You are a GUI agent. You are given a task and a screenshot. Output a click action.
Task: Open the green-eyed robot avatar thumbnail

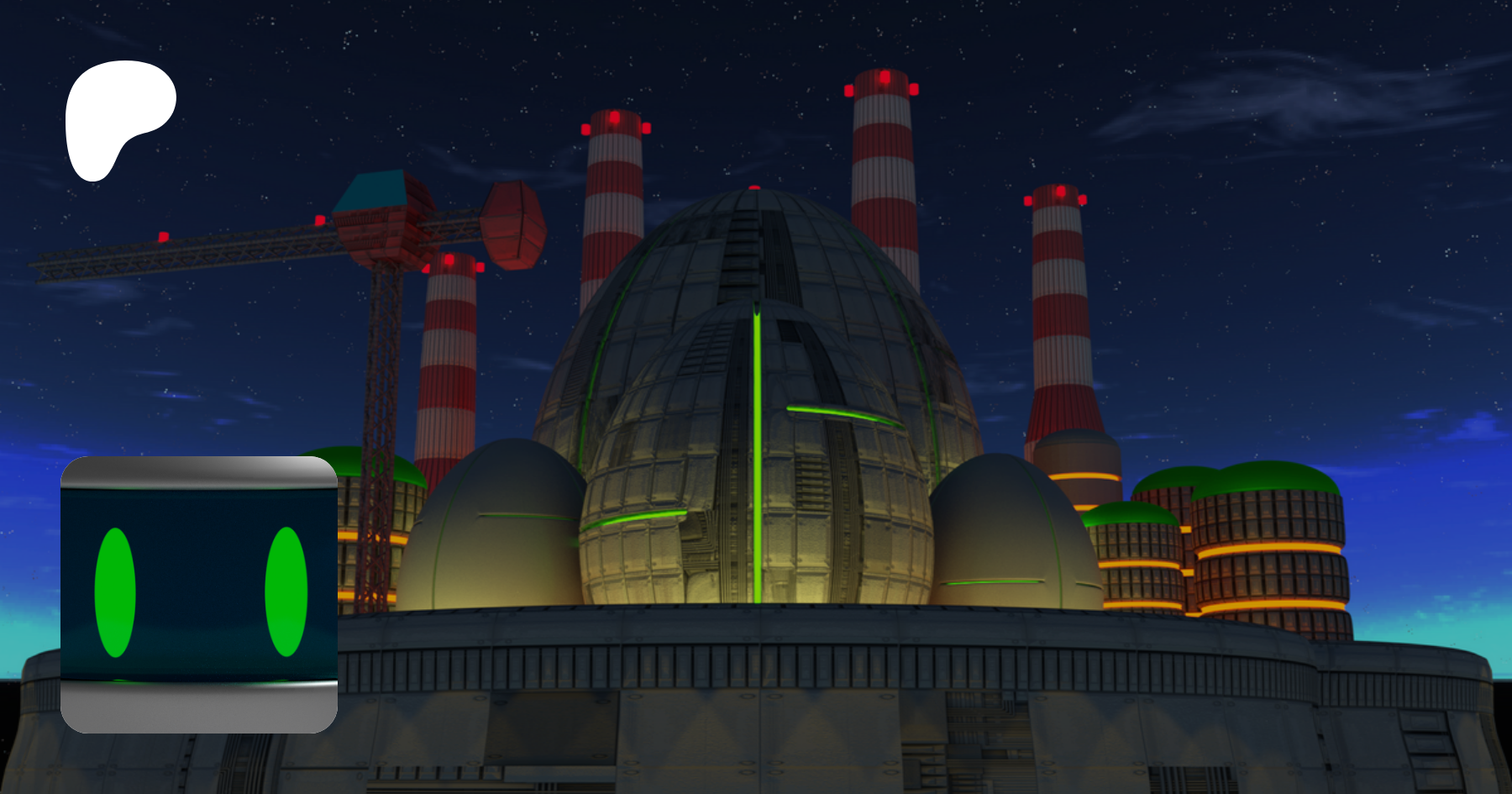pos(199,594)
